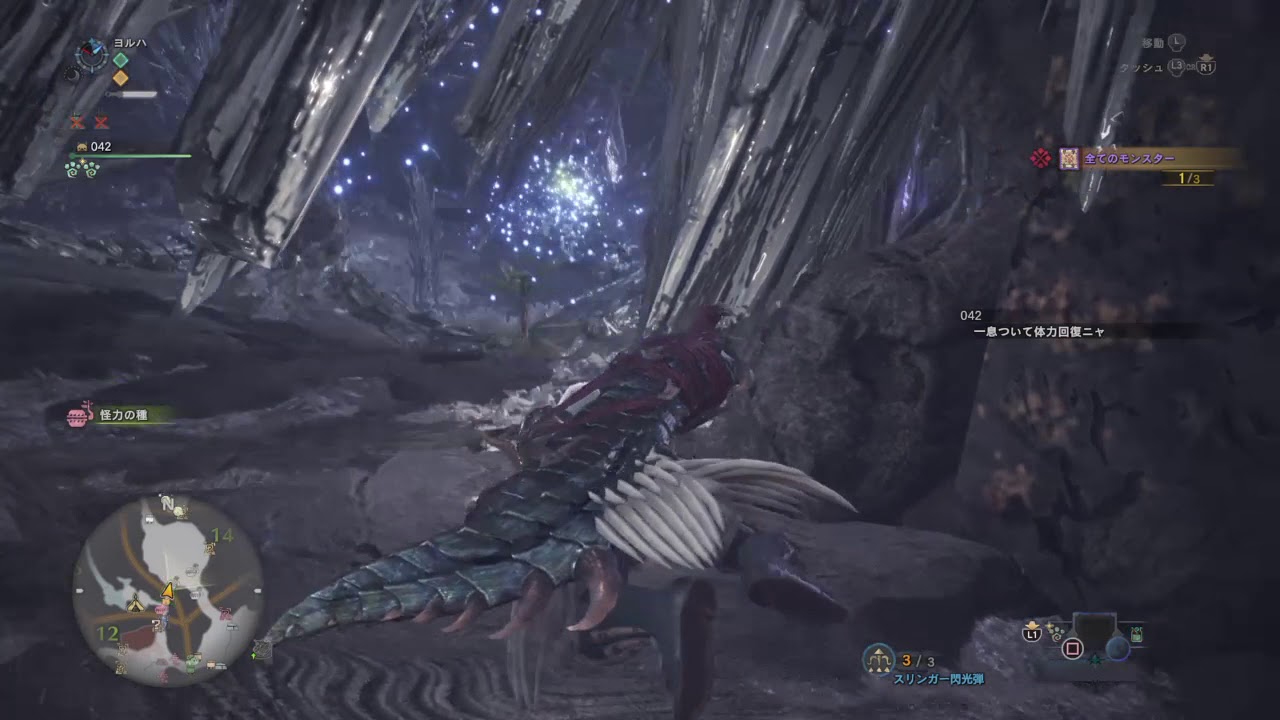
Task: Click the Palico face icon next to 042
Action: point(82,147)
